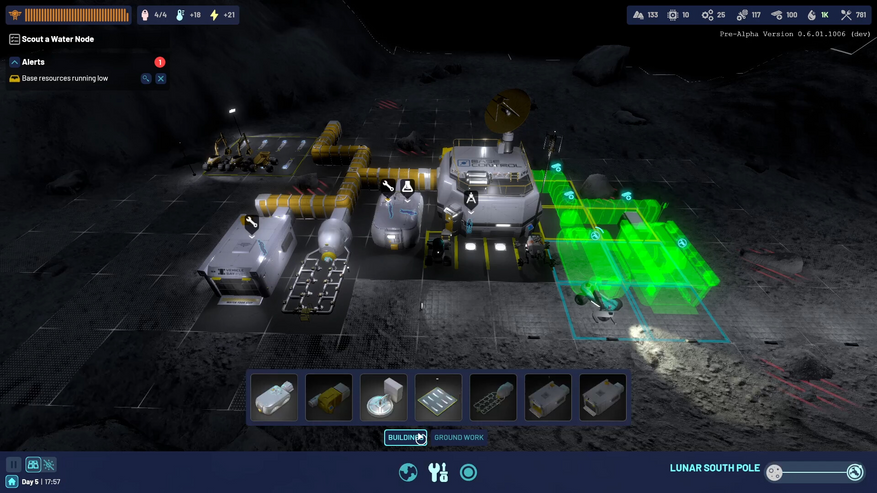
Task: Pick the flat solar panel tile building
Action: coord(439,398)
